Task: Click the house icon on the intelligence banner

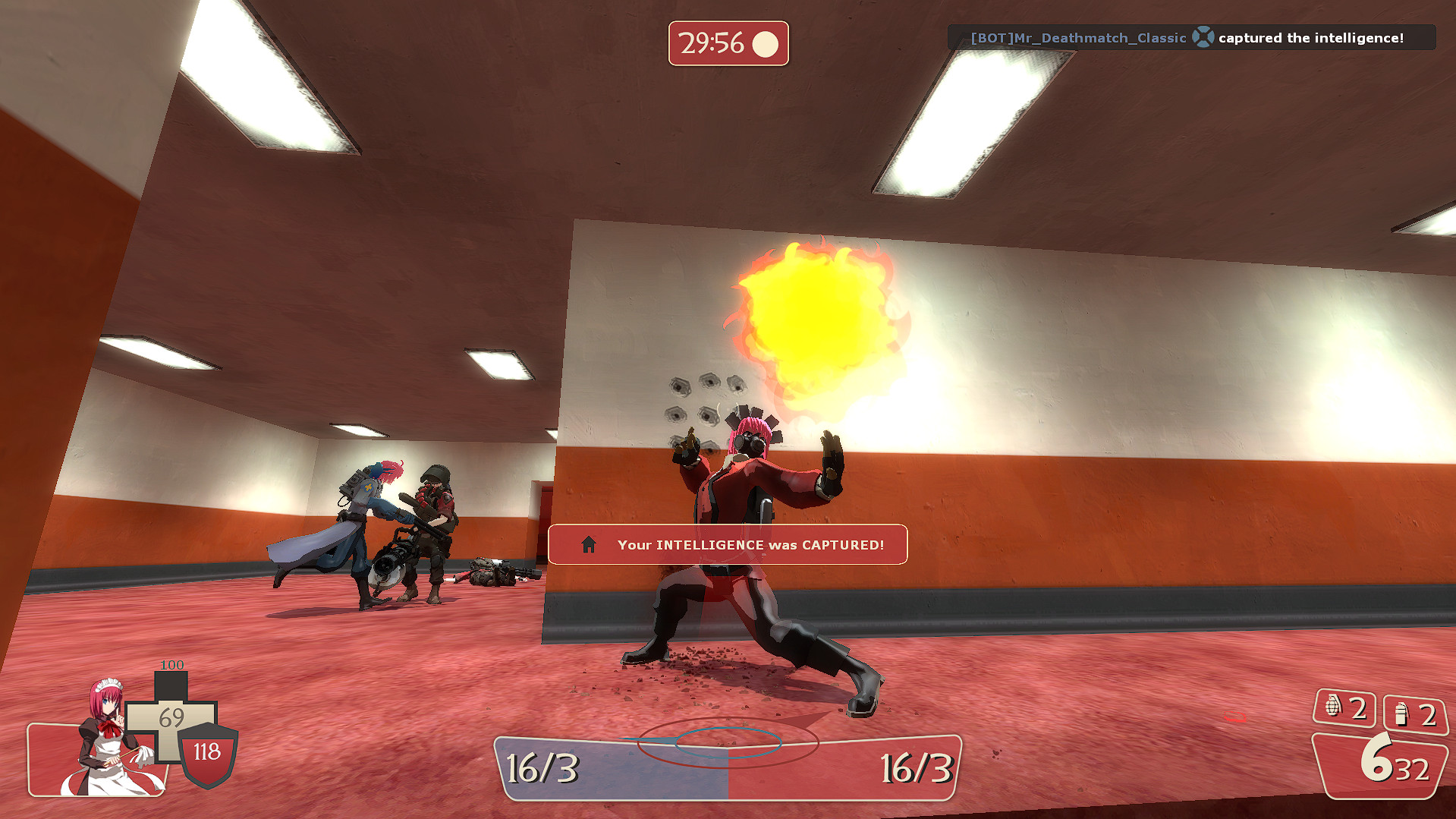Action: point(588,544)
